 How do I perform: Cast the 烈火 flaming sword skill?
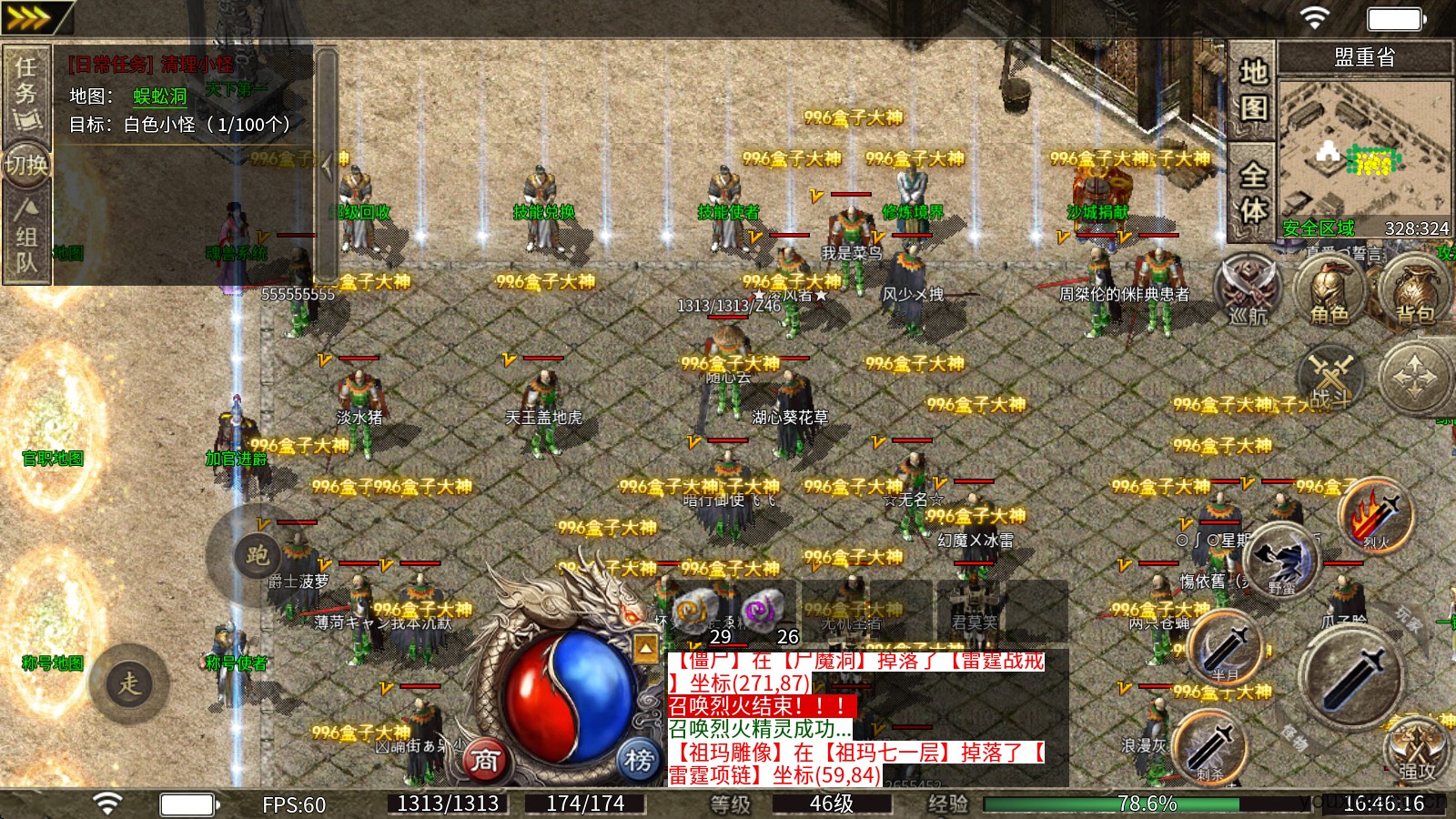pyautogui.click(x=1375, y=516)
